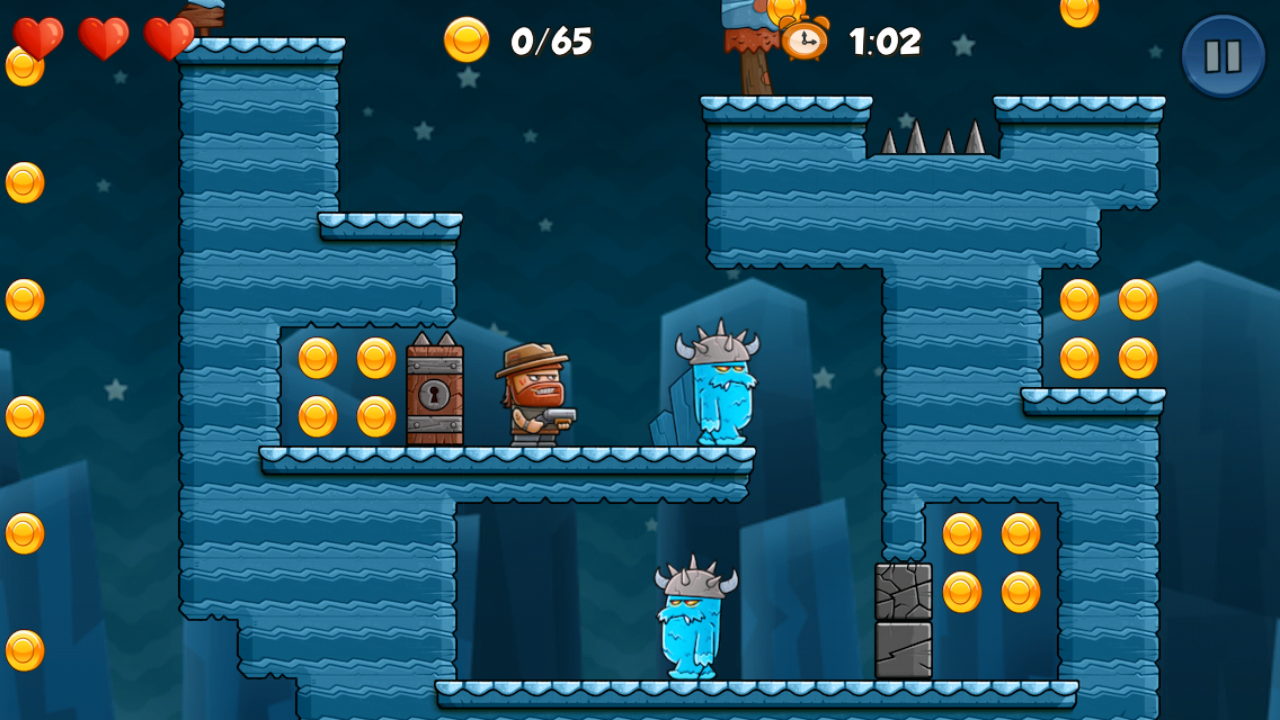Viewport: 1280px width, 720px height.
Task: Click the locked wooden chest
Action: (435, 397)
